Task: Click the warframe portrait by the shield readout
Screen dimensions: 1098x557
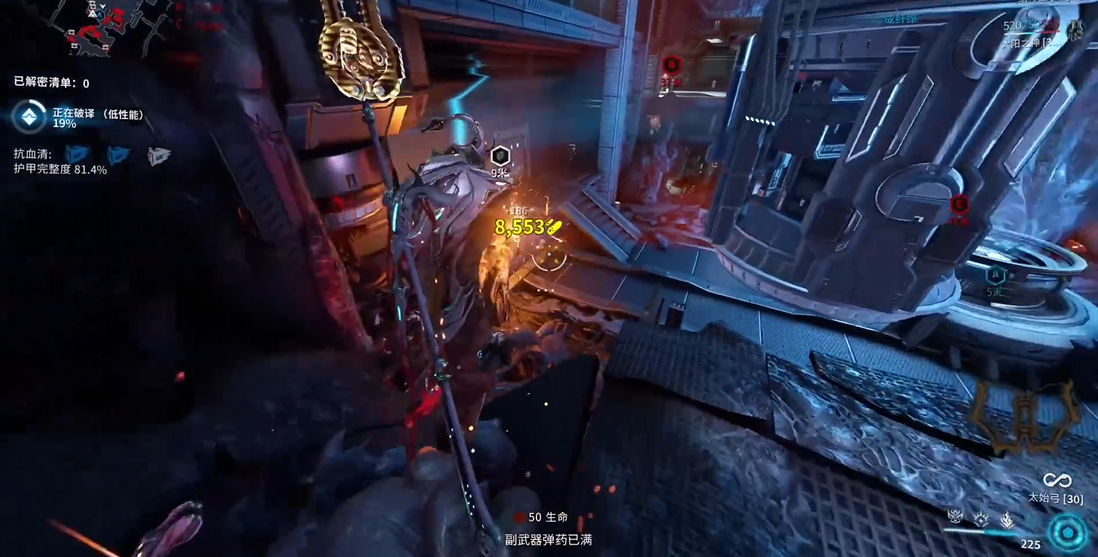Action: coord(1075,27)
